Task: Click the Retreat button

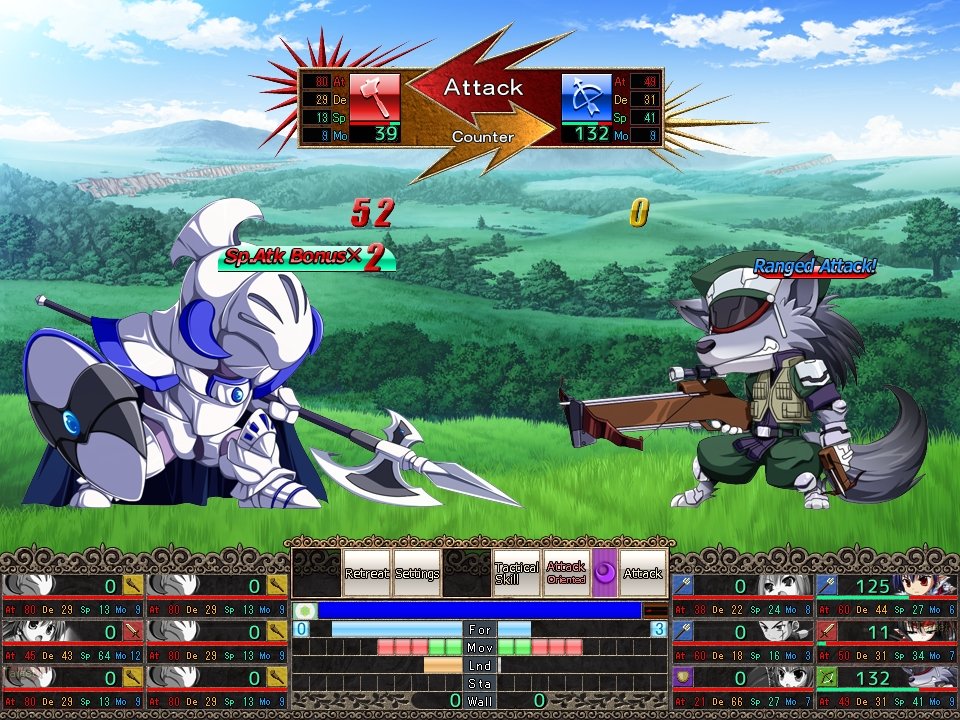Action: click(367, 573)
